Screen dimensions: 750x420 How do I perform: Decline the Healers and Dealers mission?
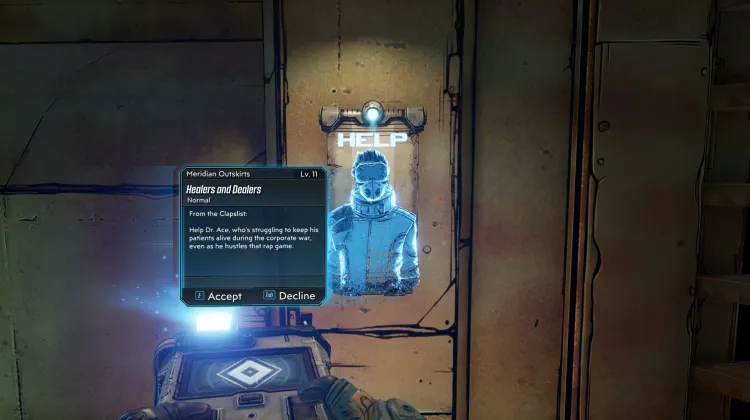[x=290, y=296]
